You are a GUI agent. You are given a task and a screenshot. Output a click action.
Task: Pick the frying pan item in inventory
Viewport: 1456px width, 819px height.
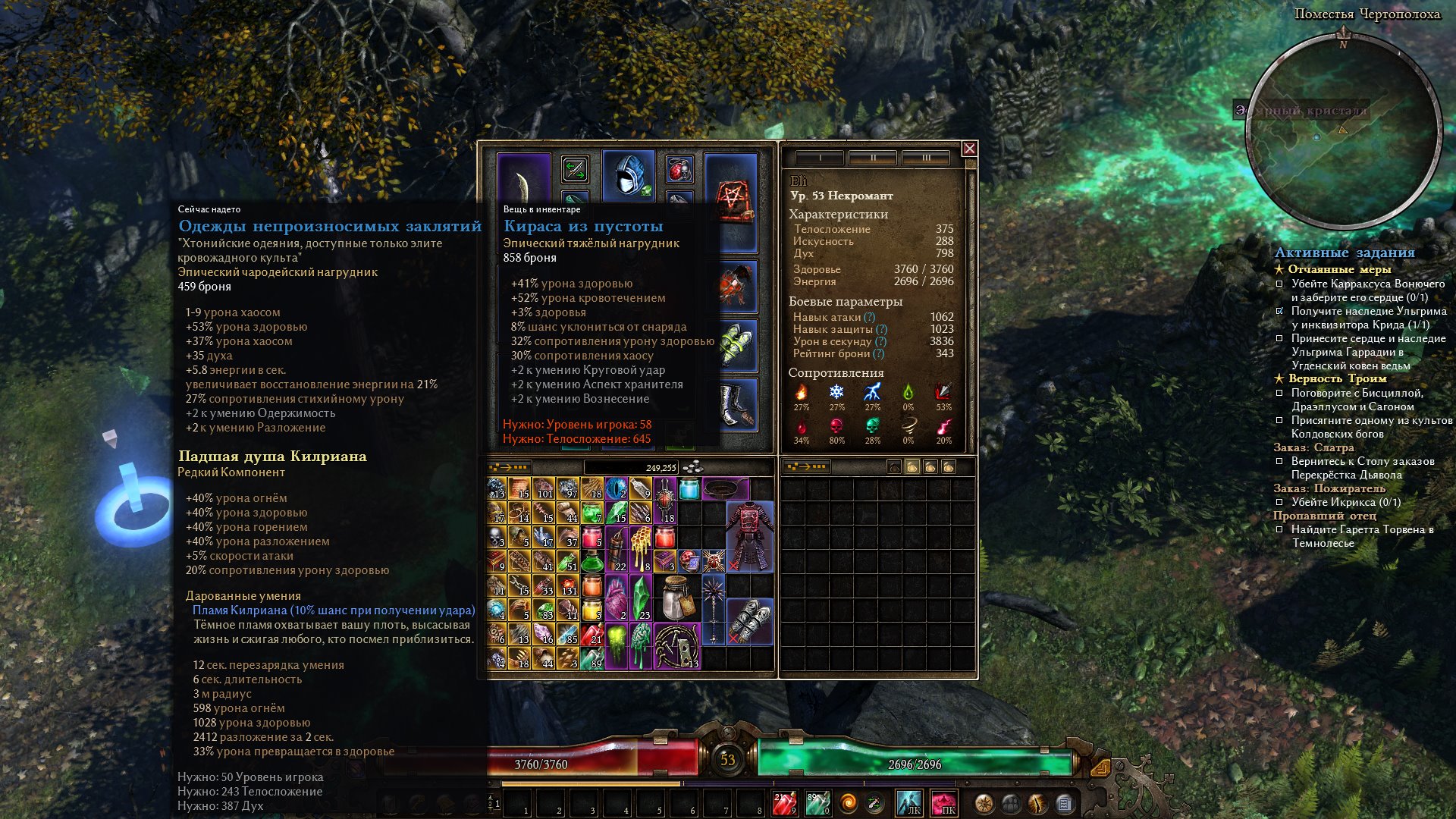pyautogui.click(x=726, y=488)
